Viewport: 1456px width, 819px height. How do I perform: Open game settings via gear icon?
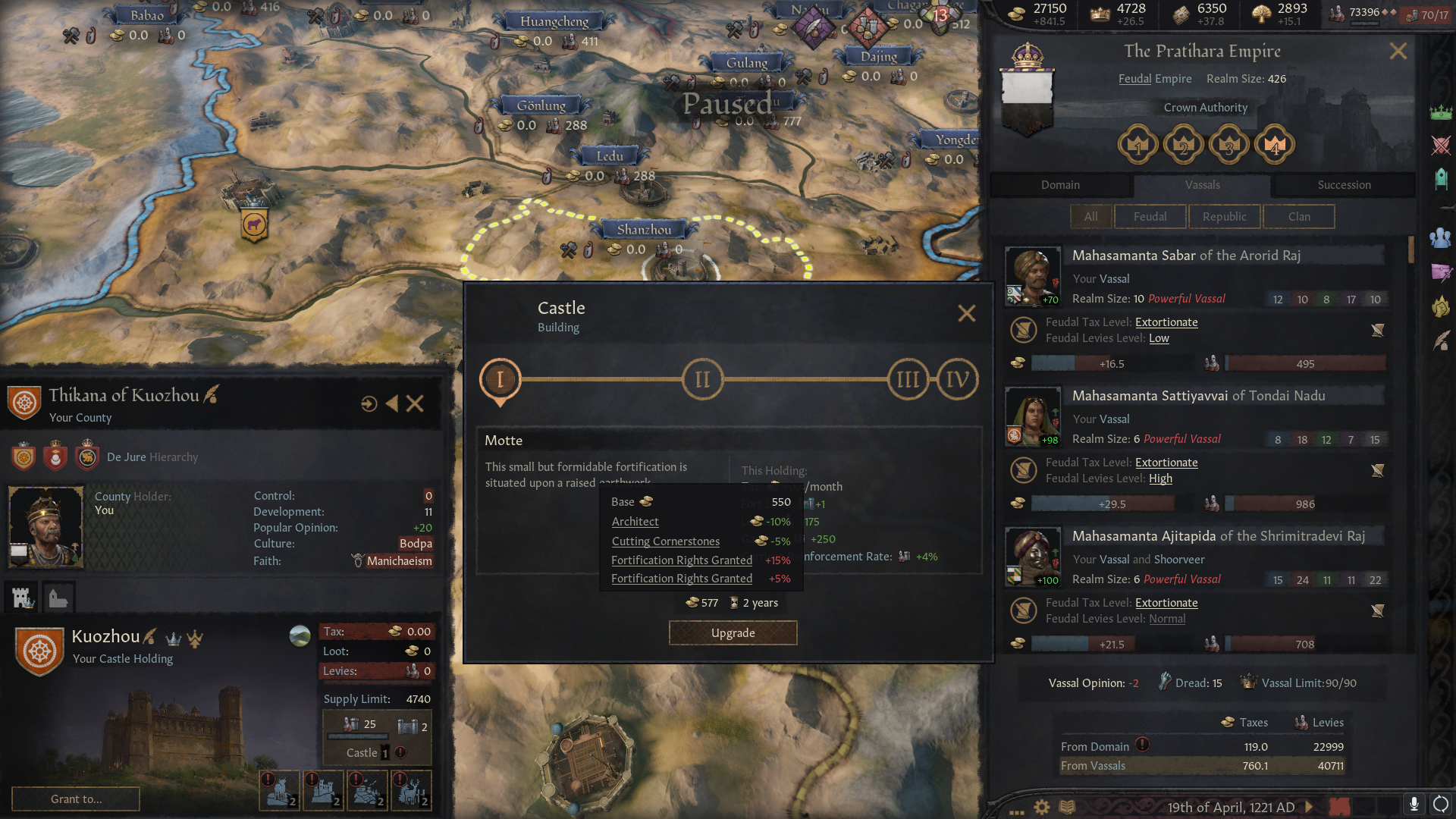coord(1040,808)
